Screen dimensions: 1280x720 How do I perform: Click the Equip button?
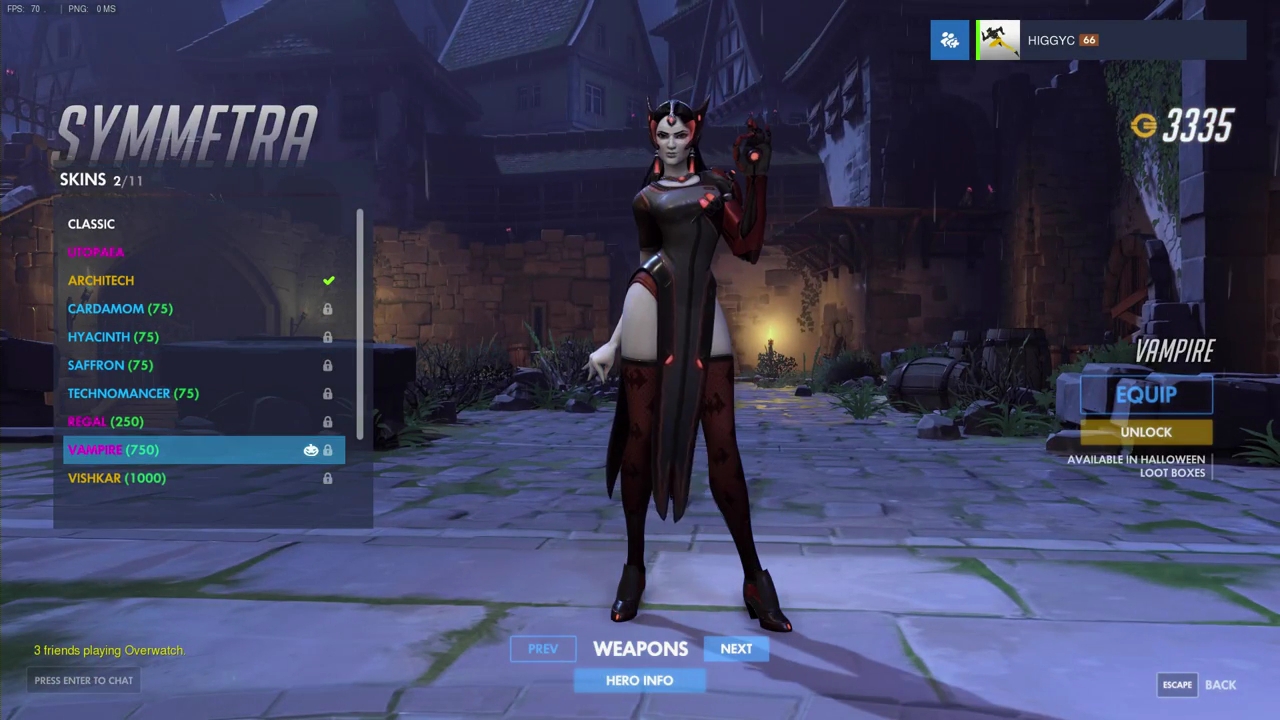[x=1146, y=394]
